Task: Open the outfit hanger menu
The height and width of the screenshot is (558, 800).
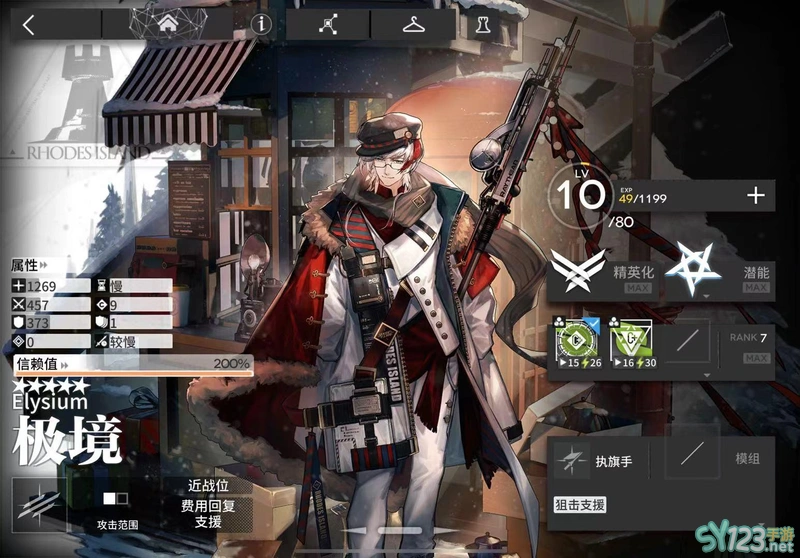Action: point(413,24)
